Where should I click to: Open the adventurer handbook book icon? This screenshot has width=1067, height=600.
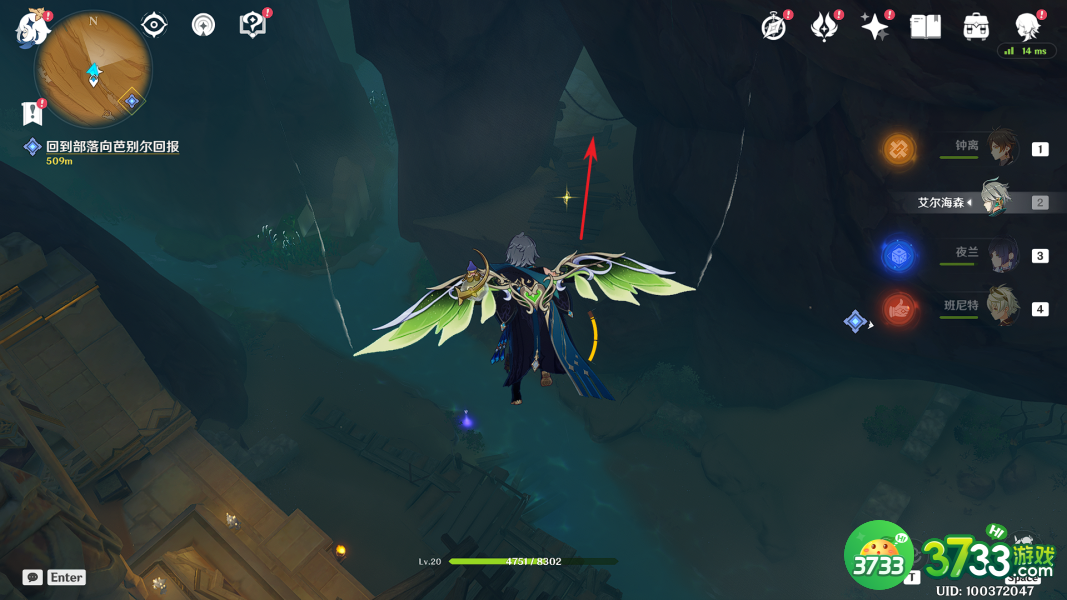[926, 27]
